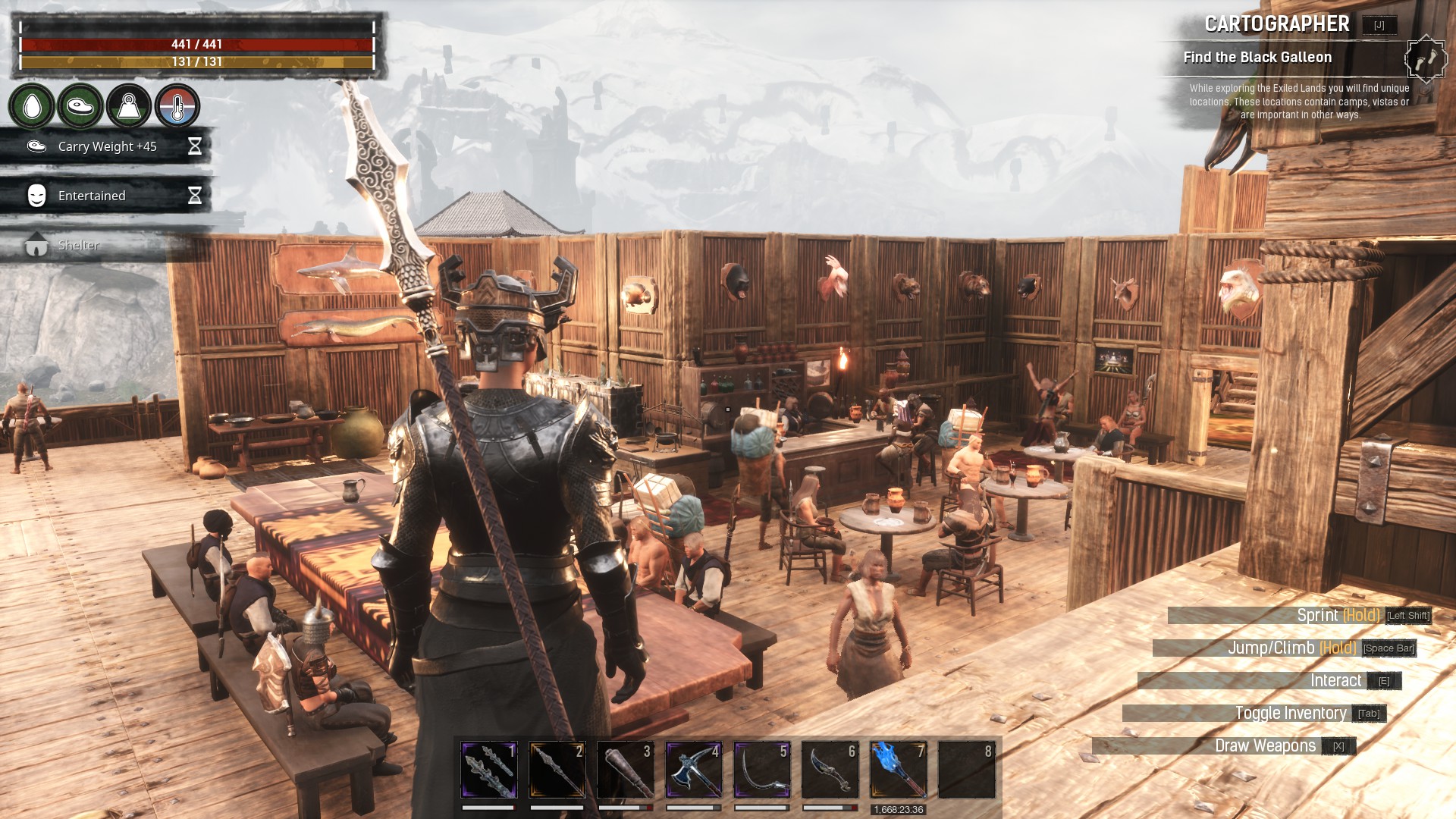Choose the wooden club in slot 3
This screenshot has height=819, width=1456.
625,770
